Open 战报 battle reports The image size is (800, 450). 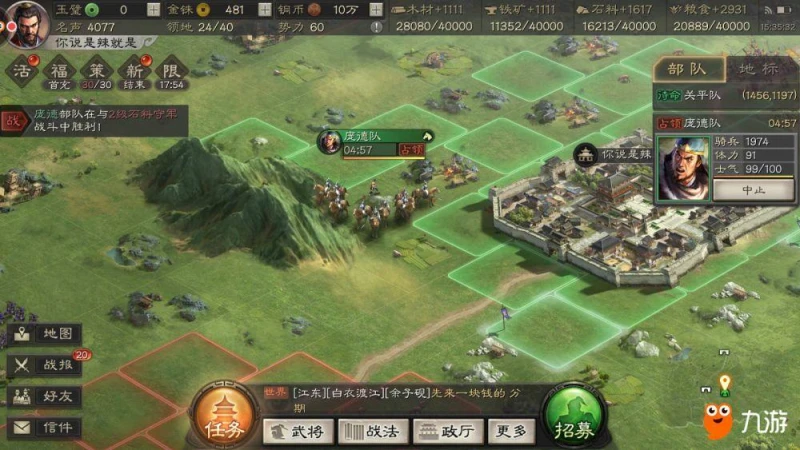[x=45, y=365]
